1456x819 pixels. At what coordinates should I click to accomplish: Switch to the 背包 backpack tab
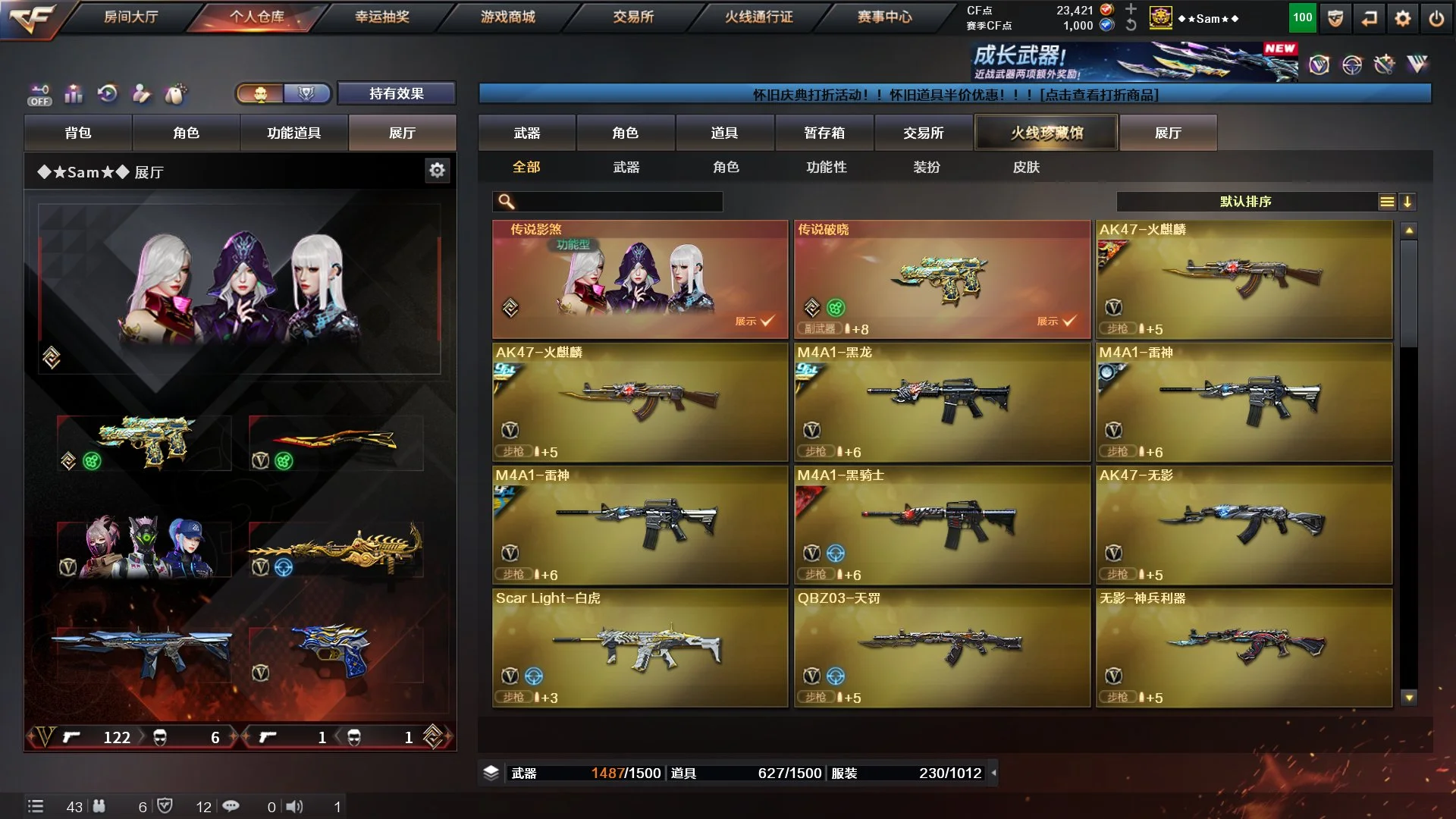[x=78, y=133]
